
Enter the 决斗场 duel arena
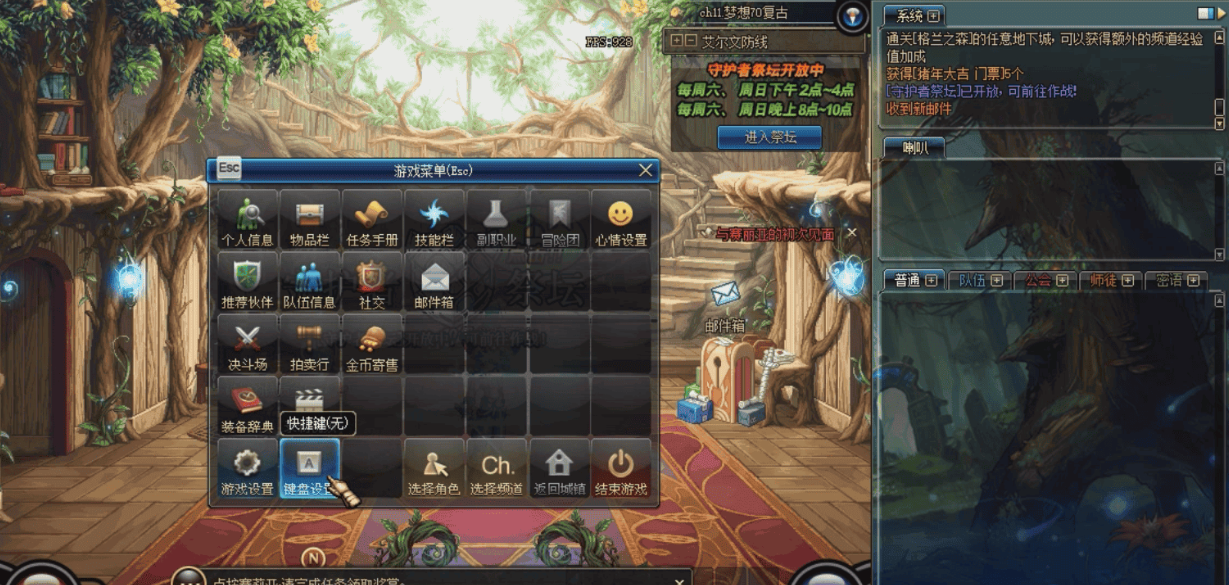point(247,344)
